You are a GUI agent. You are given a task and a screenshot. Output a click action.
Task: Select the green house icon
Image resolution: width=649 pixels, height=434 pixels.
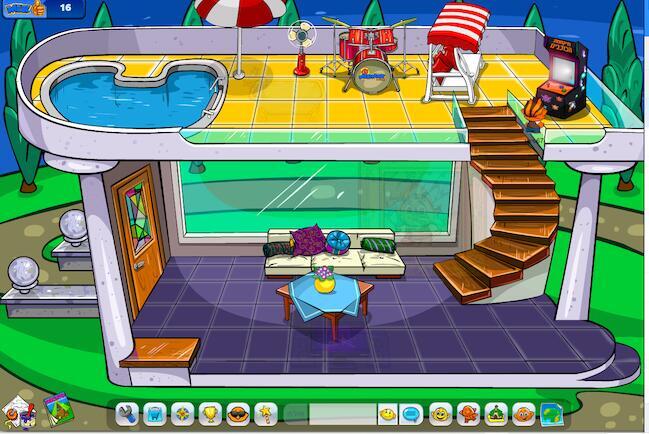tap(495, 413)
